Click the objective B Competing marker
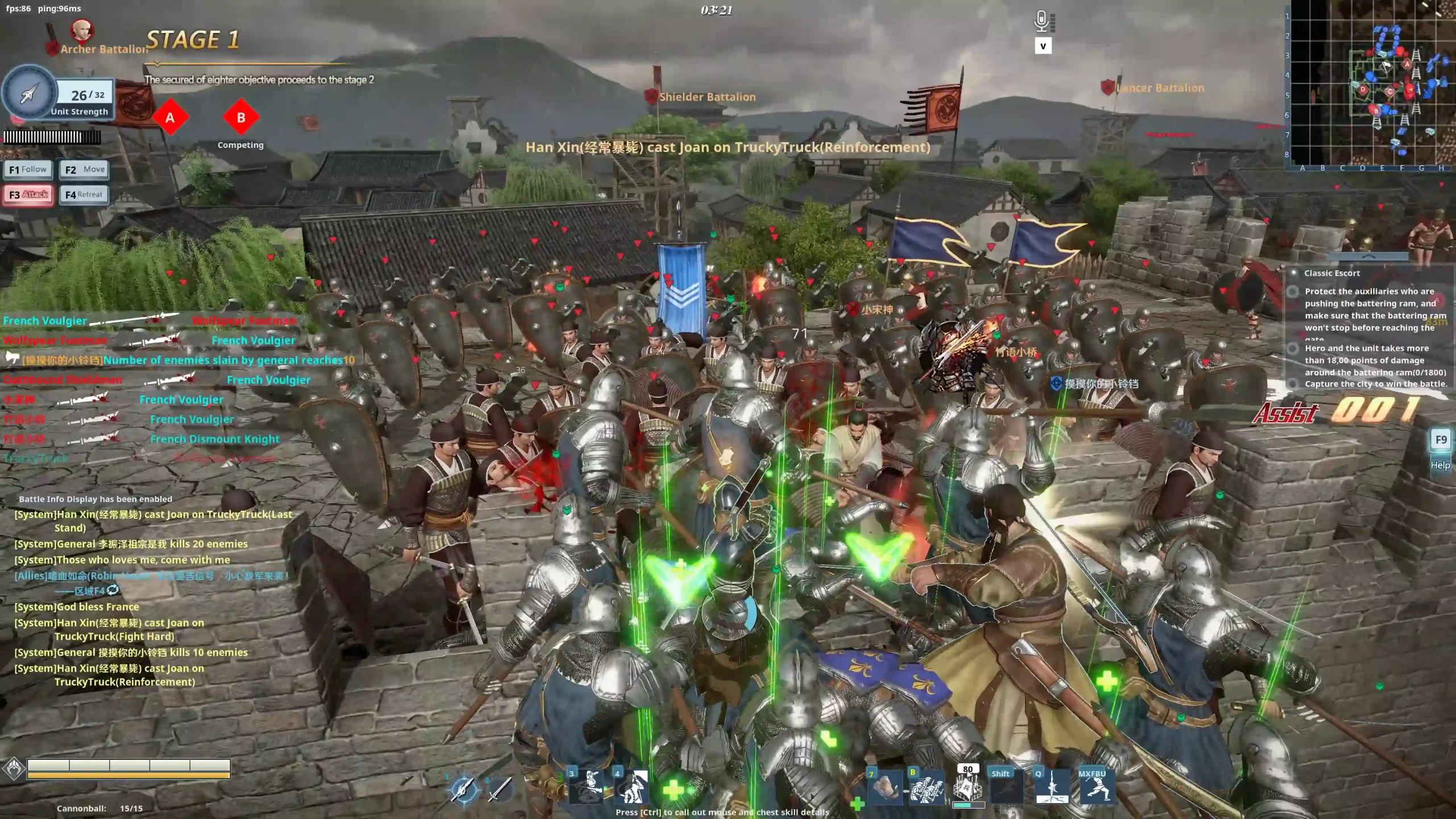The width and height of the screenshot is (1456, 819). point(241,118)
